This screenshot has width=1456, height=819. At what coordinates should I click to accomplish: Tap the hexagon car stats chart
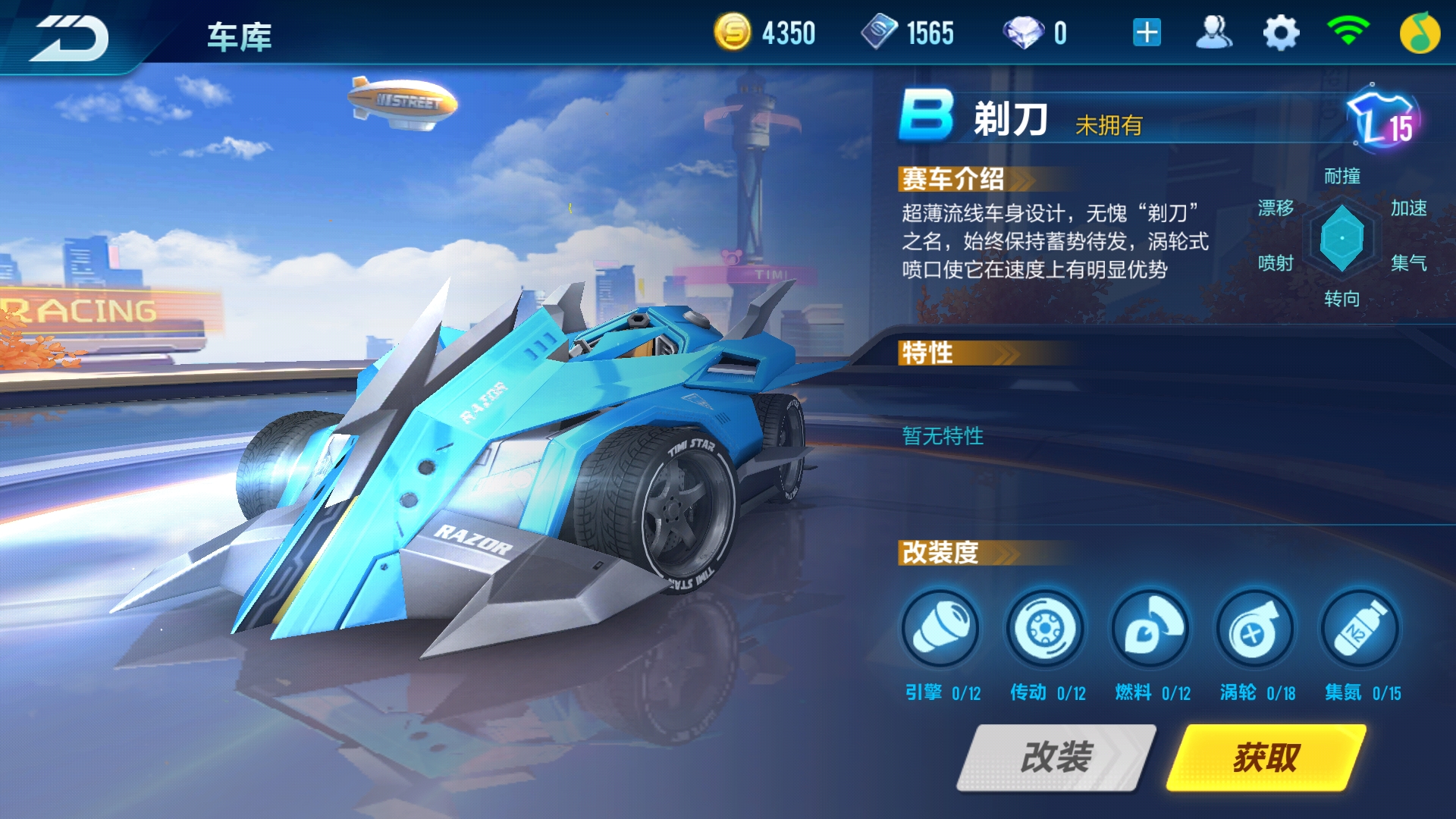coord(1341,238)
